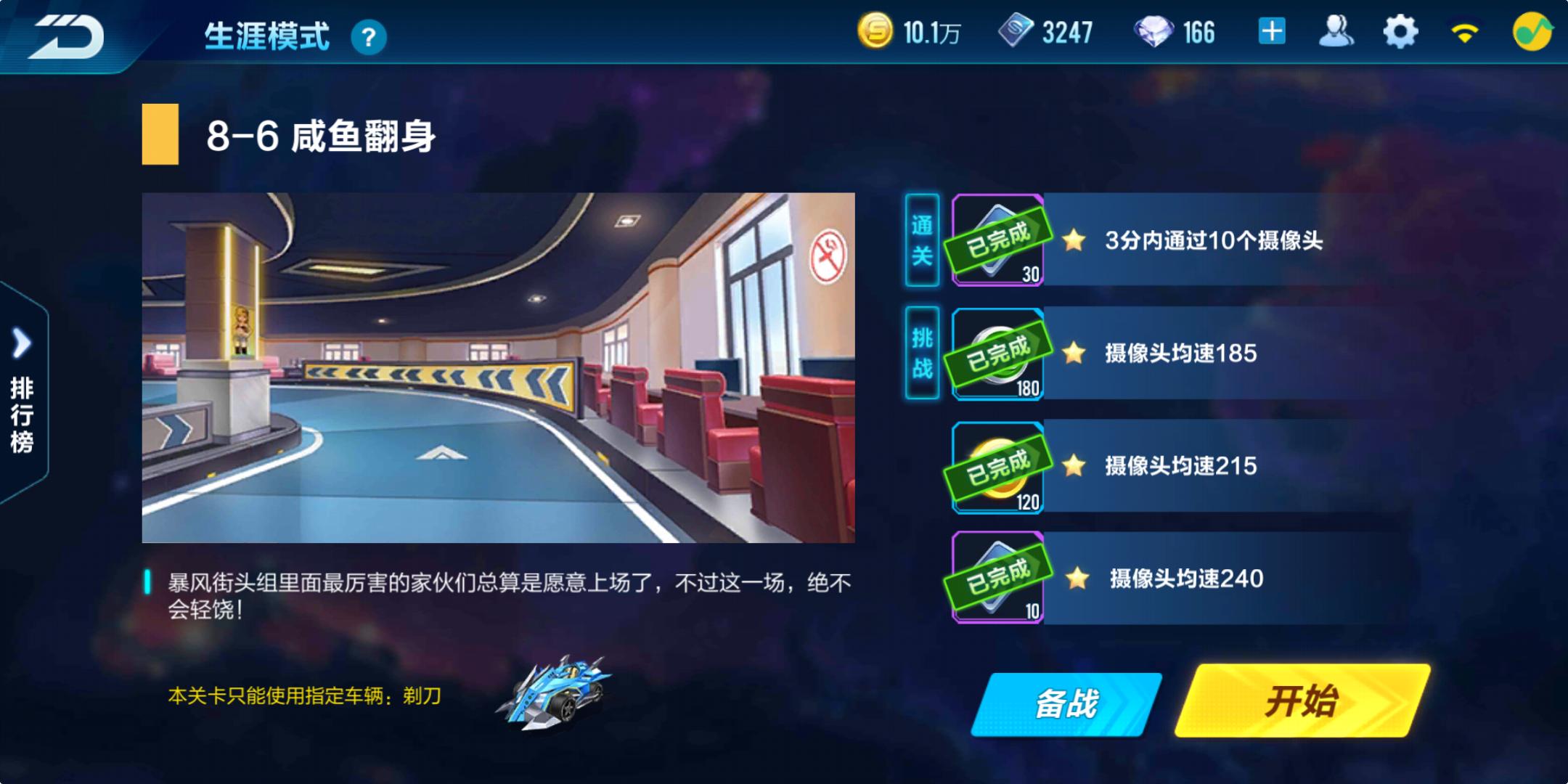Click the diamond currency icon showing 166
Viewport: 1568px width, 784px height.
[x=1161, y=30]
